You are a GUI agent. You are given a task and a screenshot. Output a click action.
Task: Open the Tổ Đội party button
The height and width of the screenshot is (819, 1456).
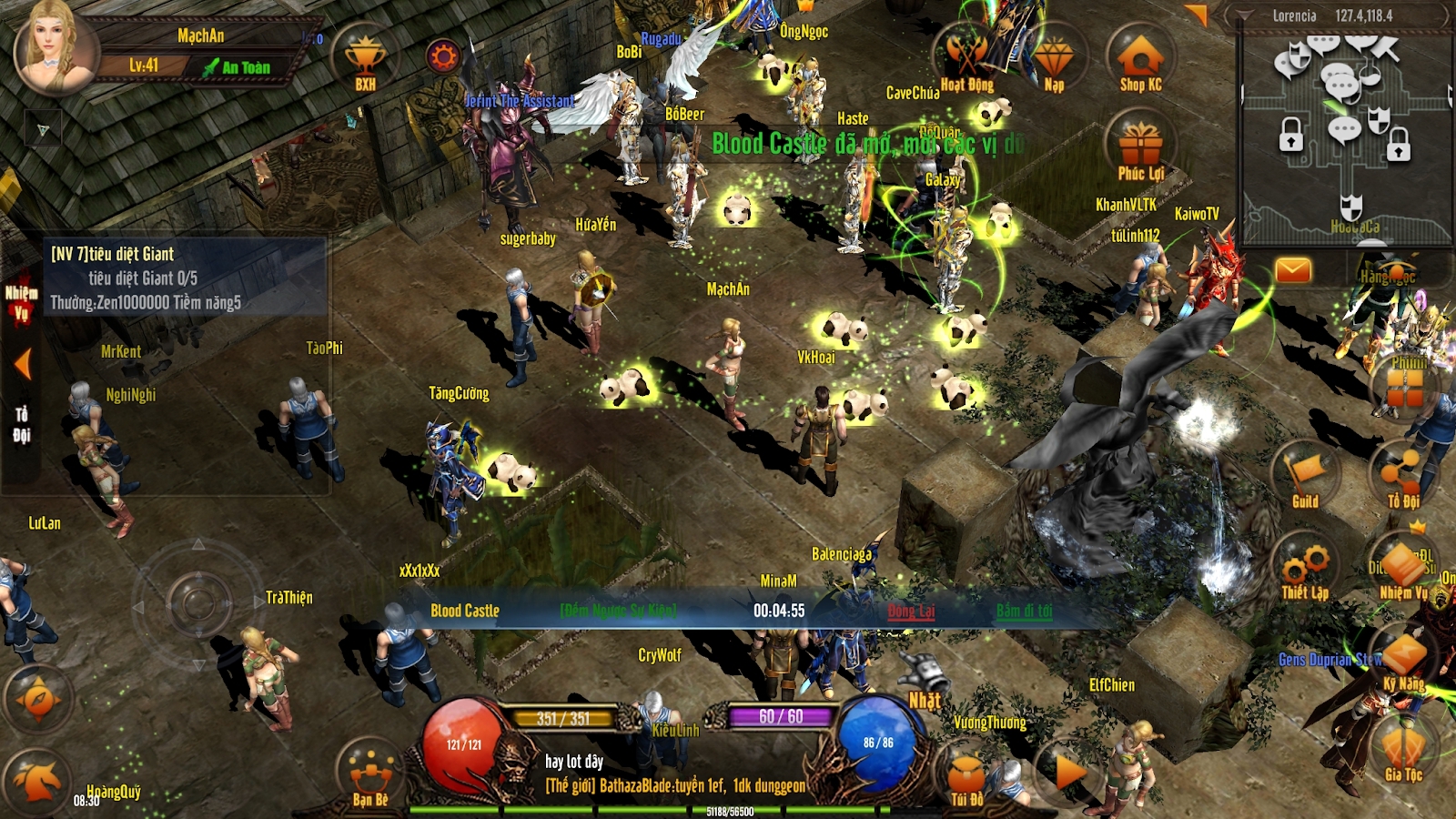pos(1402,476)
